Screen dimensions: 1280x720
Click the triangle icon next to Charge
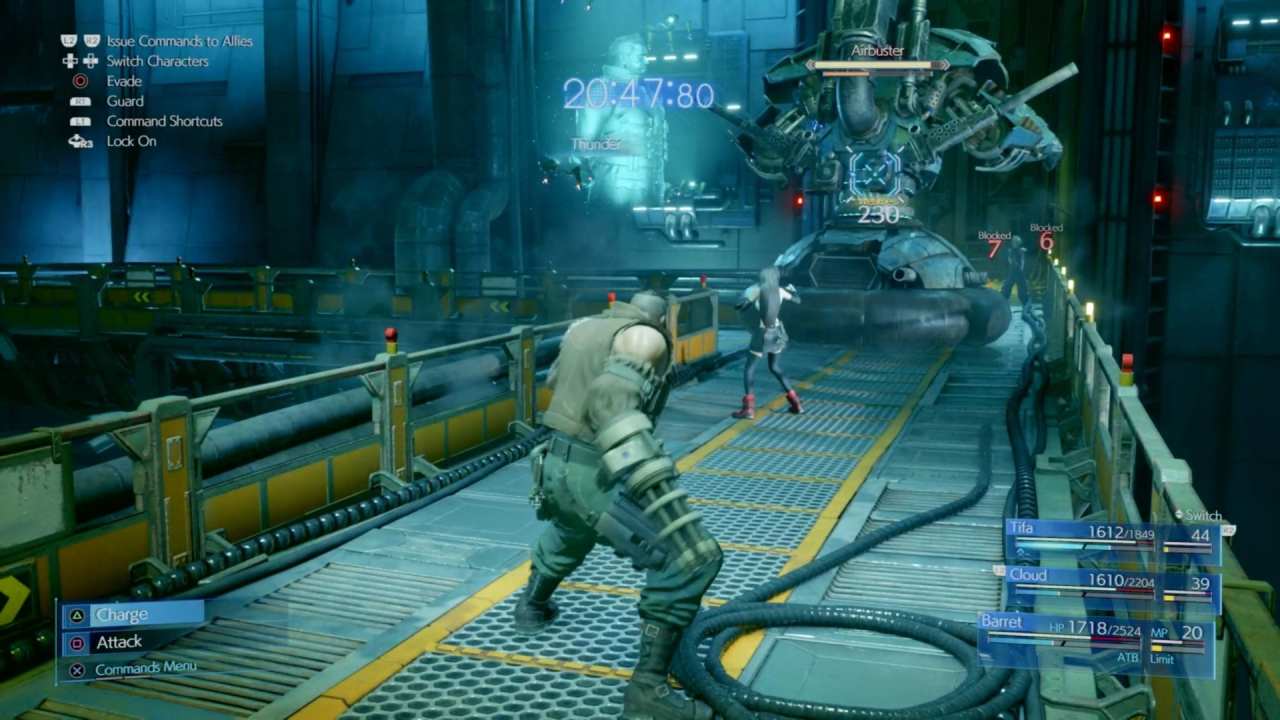[x=75, y=614]
